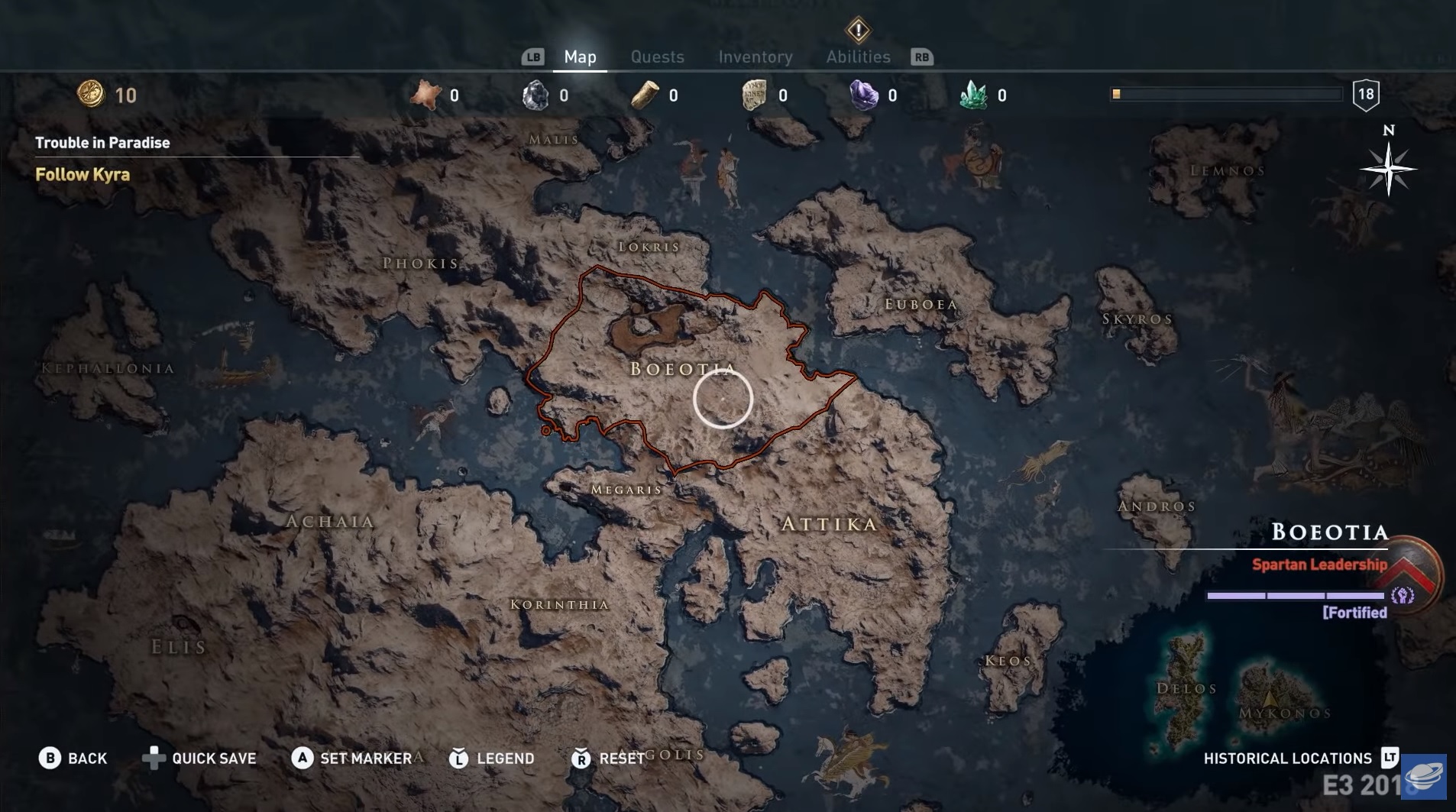Select the Megaris region label

[x=626, y=490]
